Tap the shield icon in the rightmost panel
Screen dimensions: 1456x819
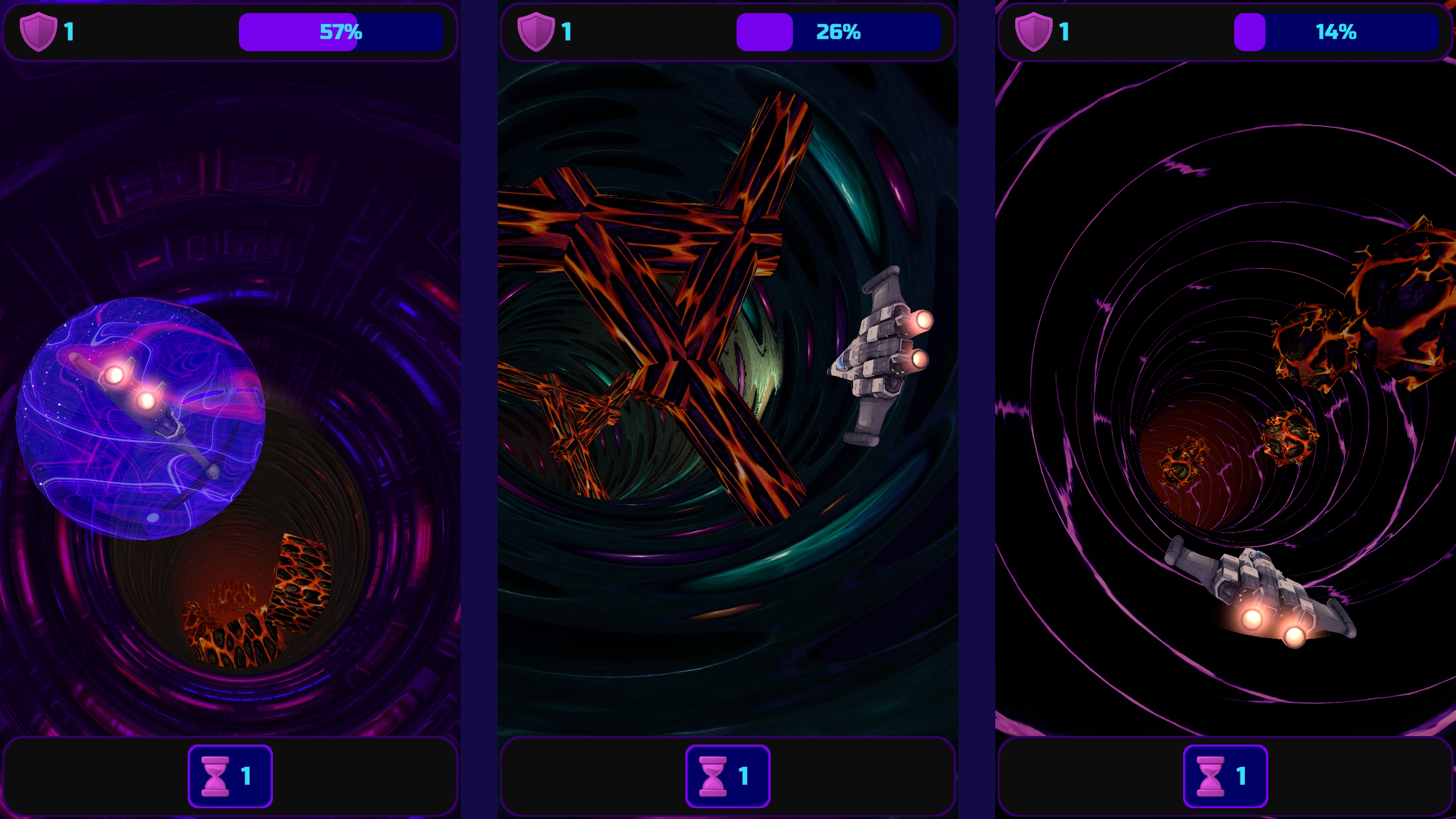[1033, 32]
